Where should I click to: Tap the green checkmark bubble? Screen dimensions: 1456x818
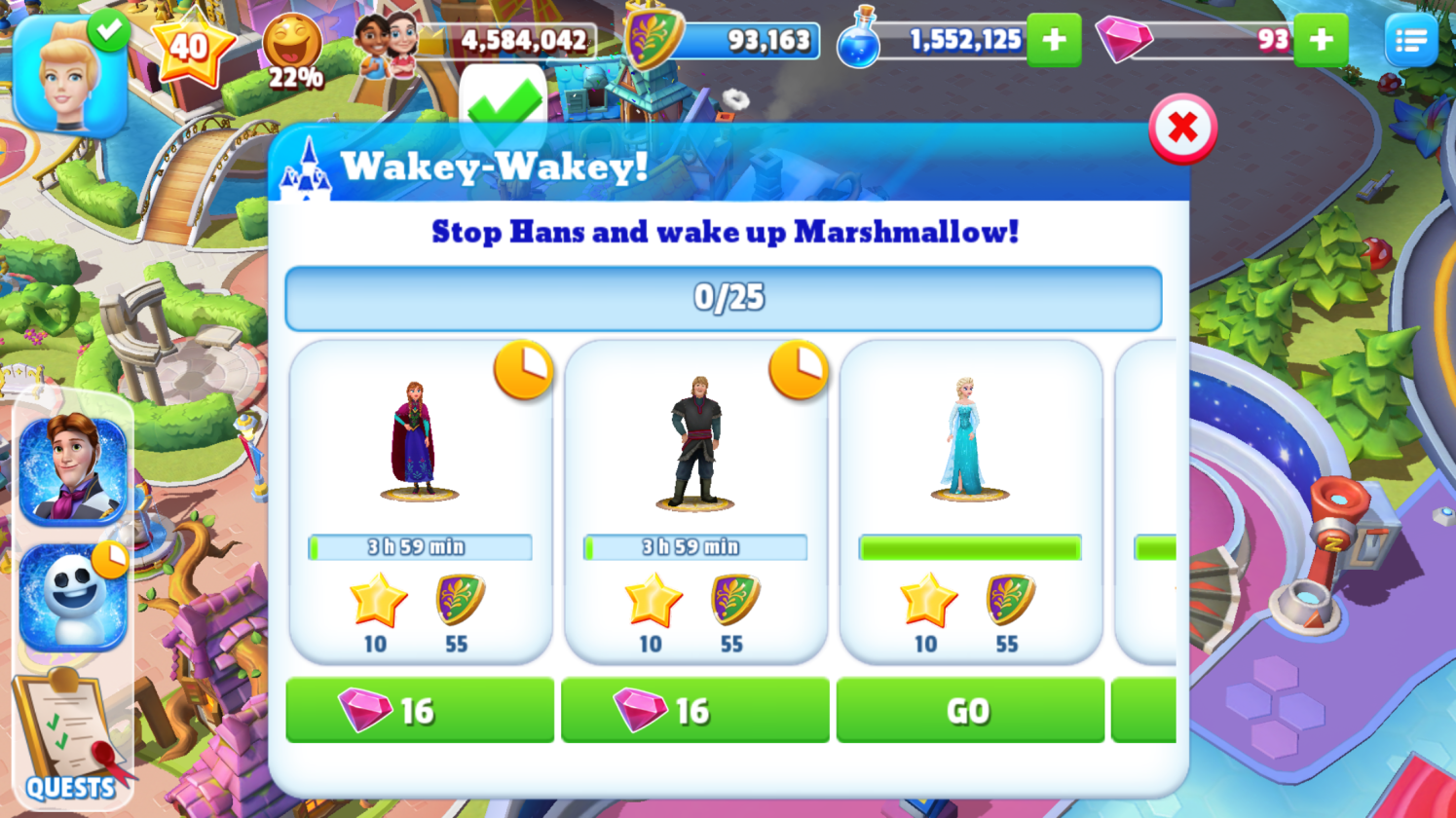point(503,104)
